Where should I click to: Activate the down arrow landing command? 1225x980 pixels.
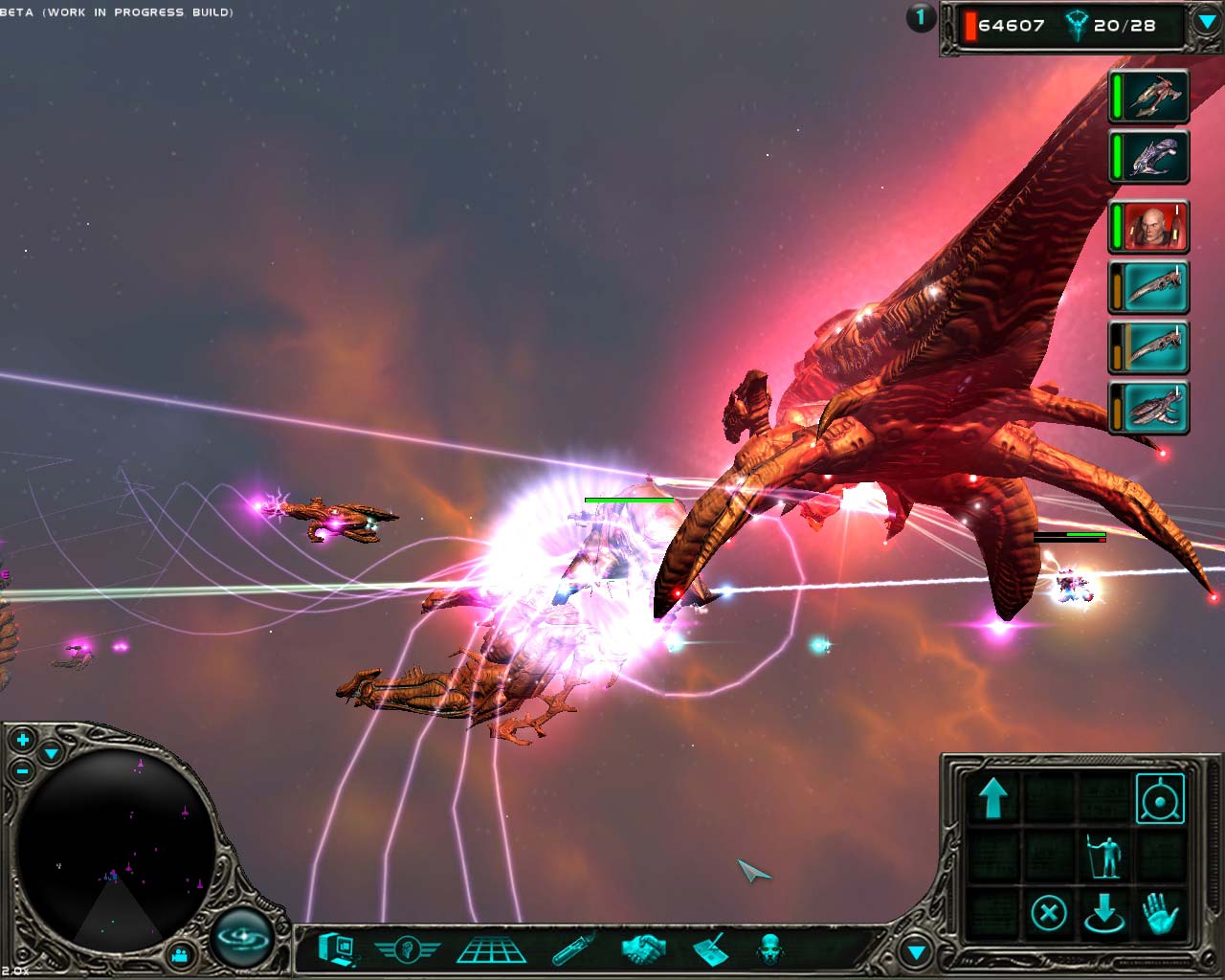[1104, 913]
